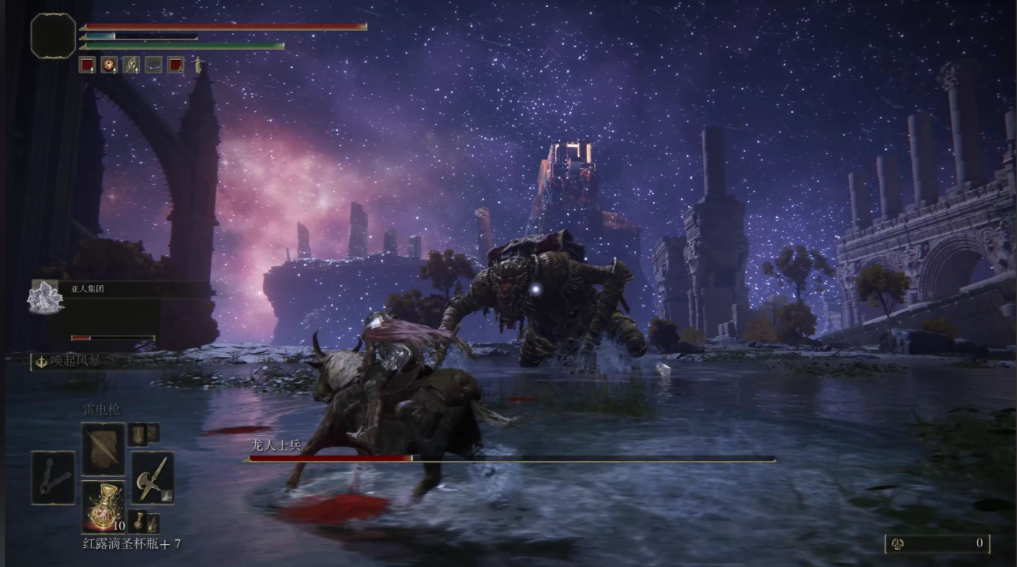Click the 亚人集团 spirit summon icon
1017x567 pixels.
pos(45,296)
